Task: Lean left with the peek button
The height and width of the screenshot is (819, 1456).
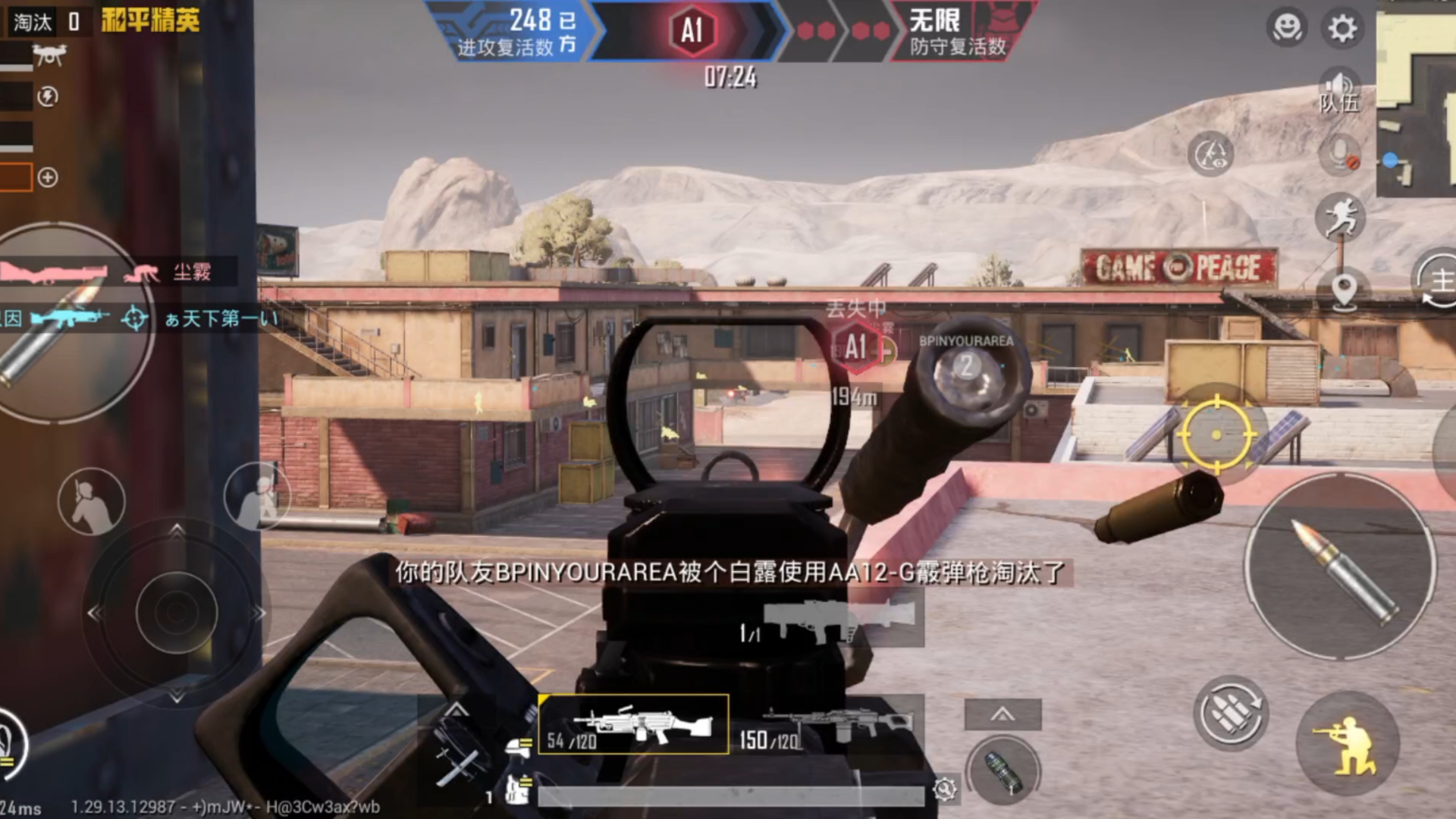Action: tap(92, 501)
